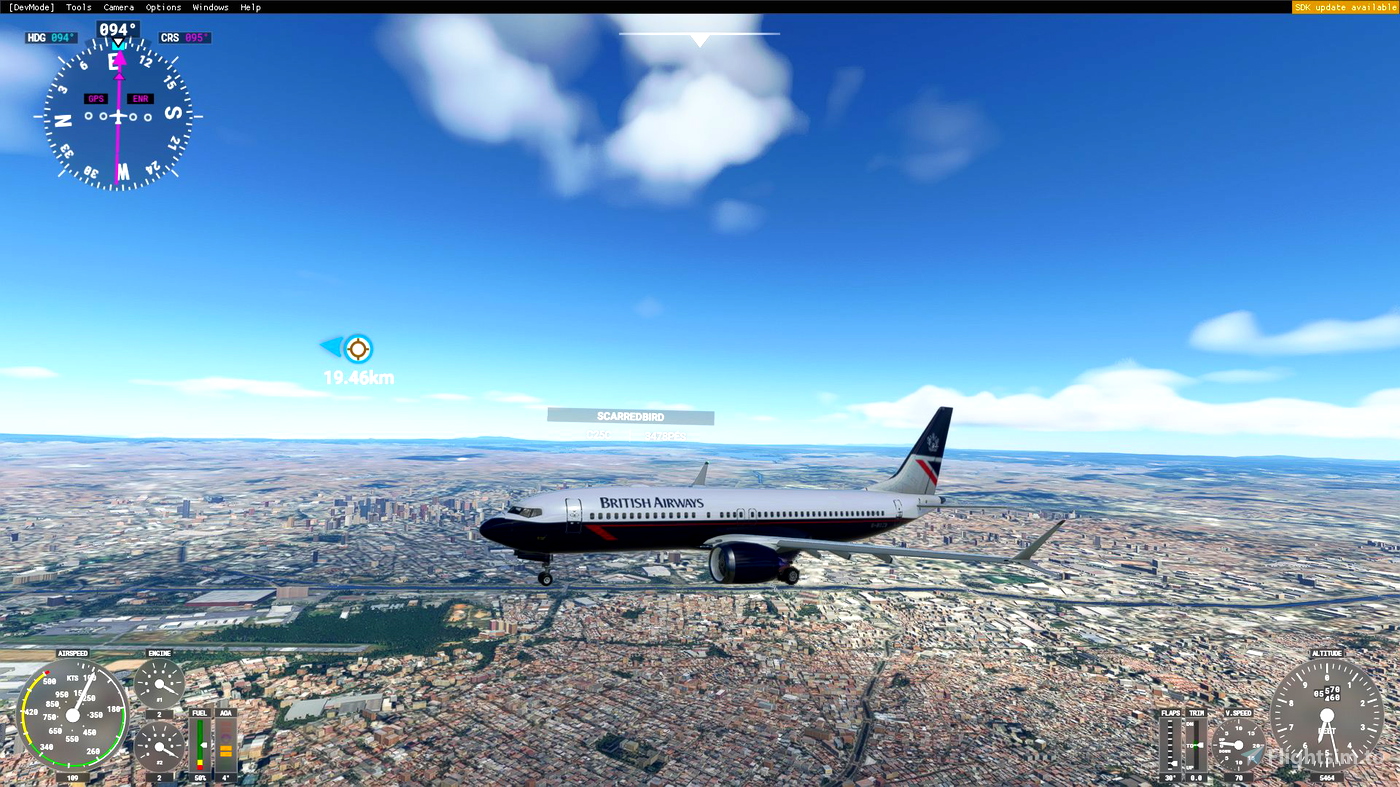Select the GPS indicator on the compass
Screen dimensions: 1400x787
(x=96, y=97)
